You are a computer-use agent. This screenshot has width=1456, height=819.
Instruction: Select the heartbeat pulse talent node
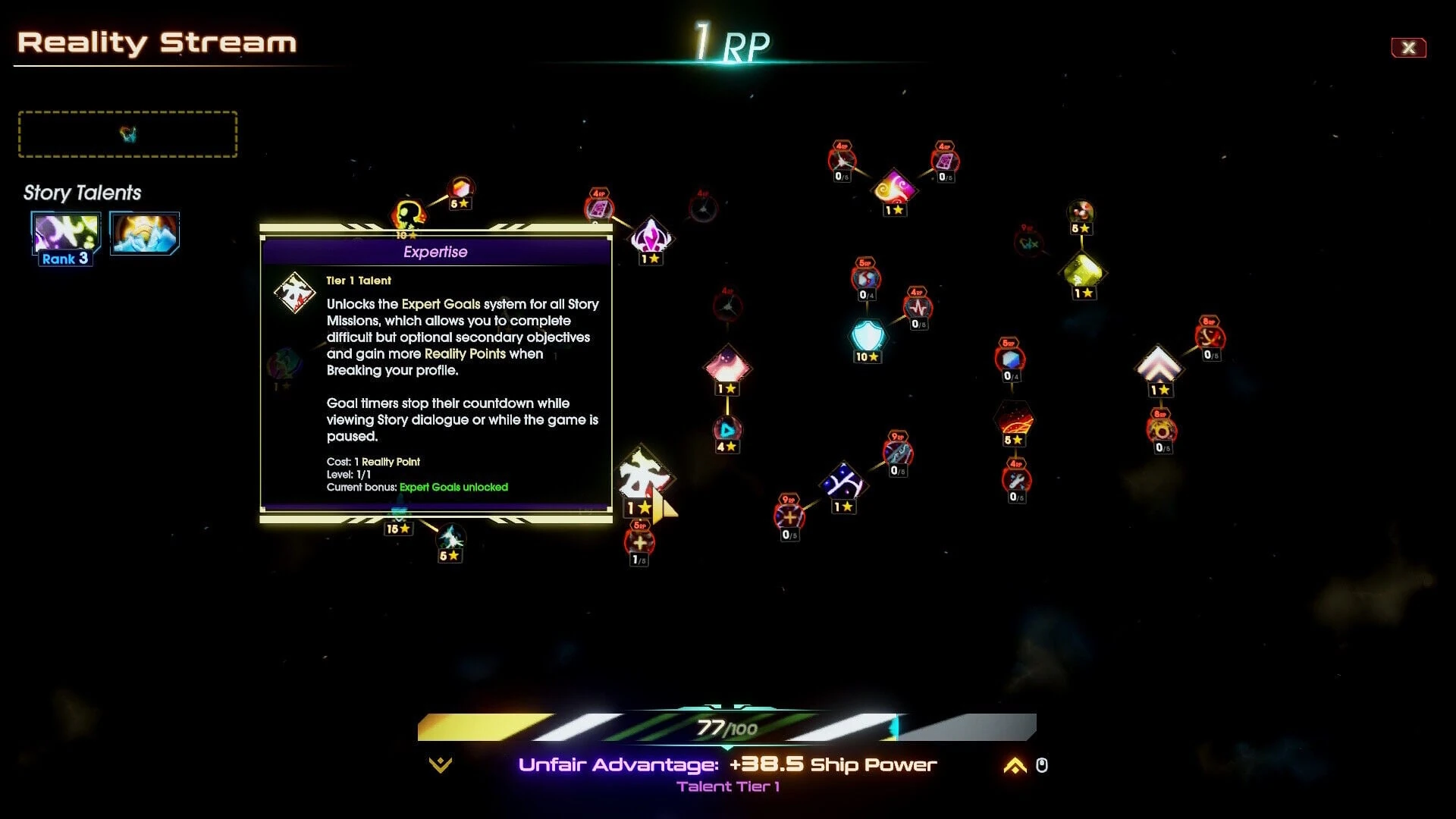point(918,307)
